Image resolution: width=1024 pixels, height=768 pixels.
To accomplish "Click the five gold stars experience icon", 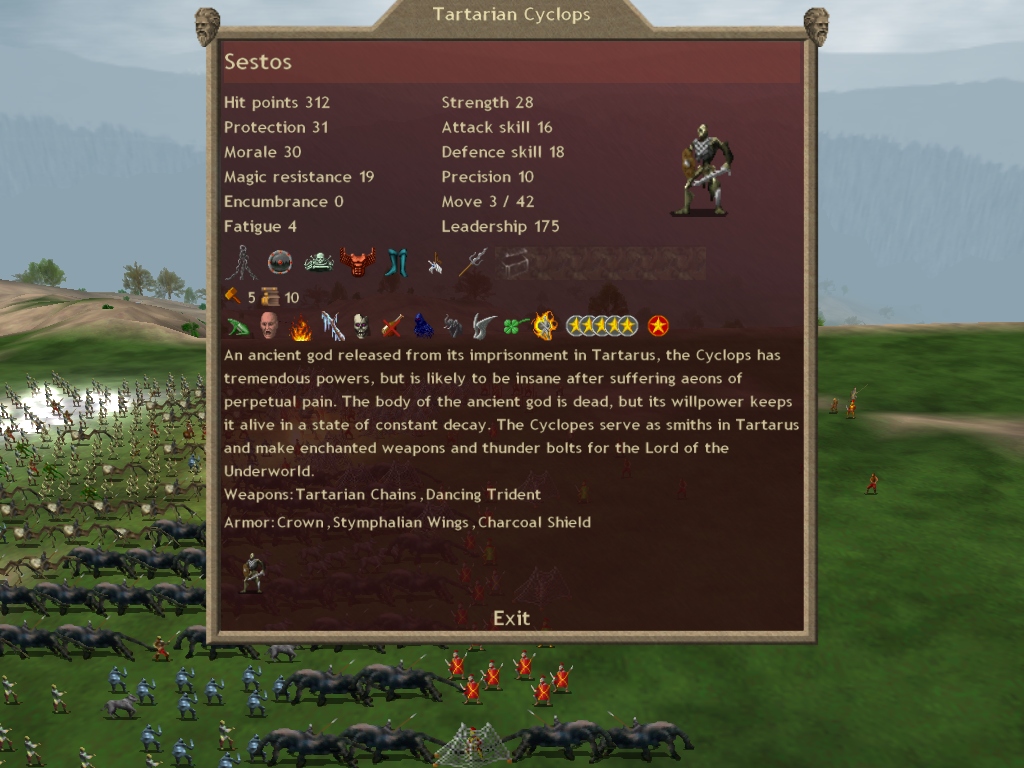I will pos(601,326).
